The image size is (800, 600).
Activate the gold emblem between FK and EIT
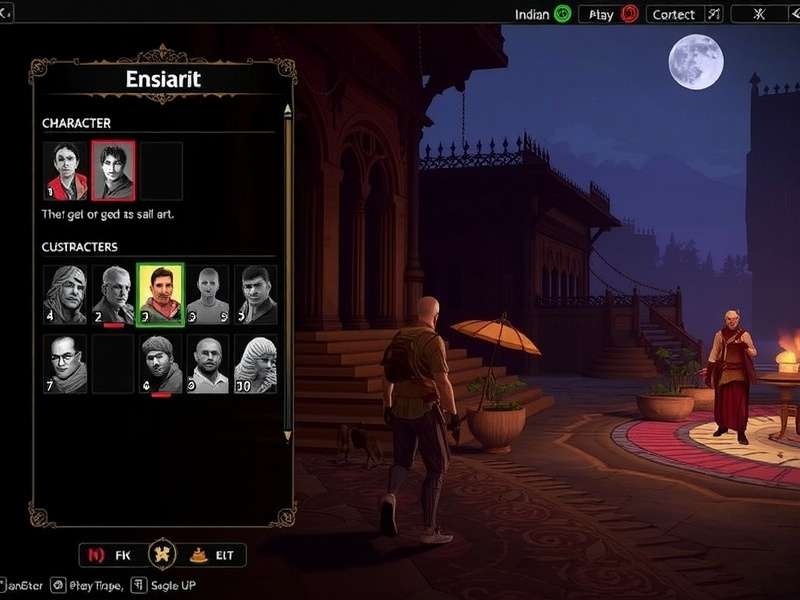(x=162, y=554)
